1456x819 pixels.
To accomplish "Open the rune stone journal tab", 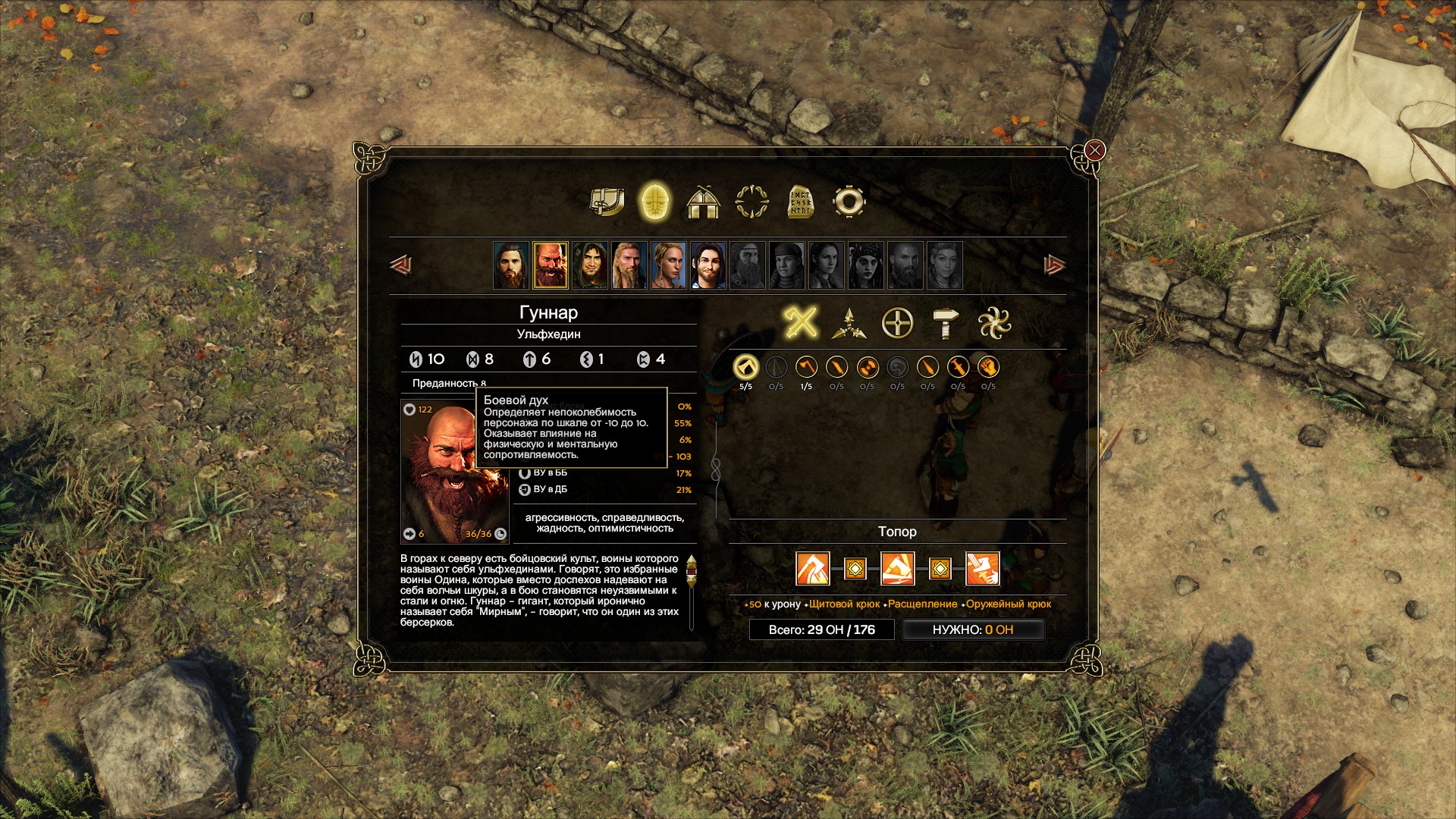I will pos(800,202).
